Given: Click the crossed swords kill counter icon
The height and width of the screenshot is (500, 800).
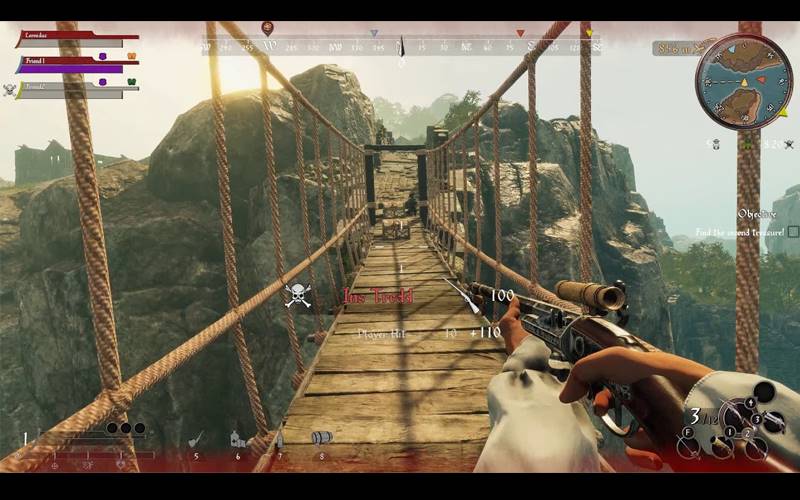Looking at the screenshot, I should tap(788, 145).
